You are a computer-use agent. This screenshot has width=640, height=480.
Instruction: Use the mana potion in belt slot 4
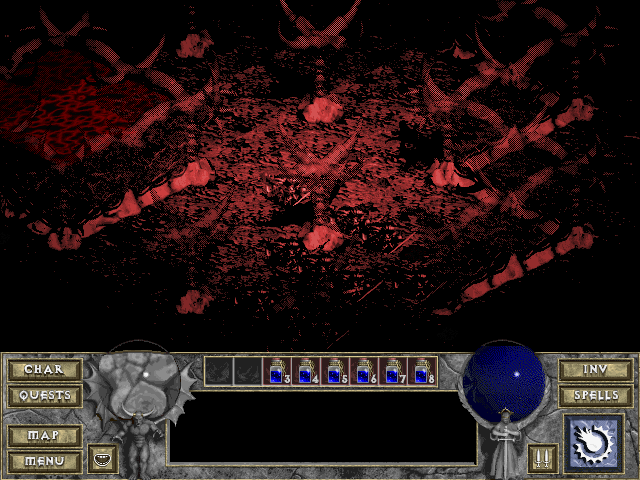[x=306, y=371]
